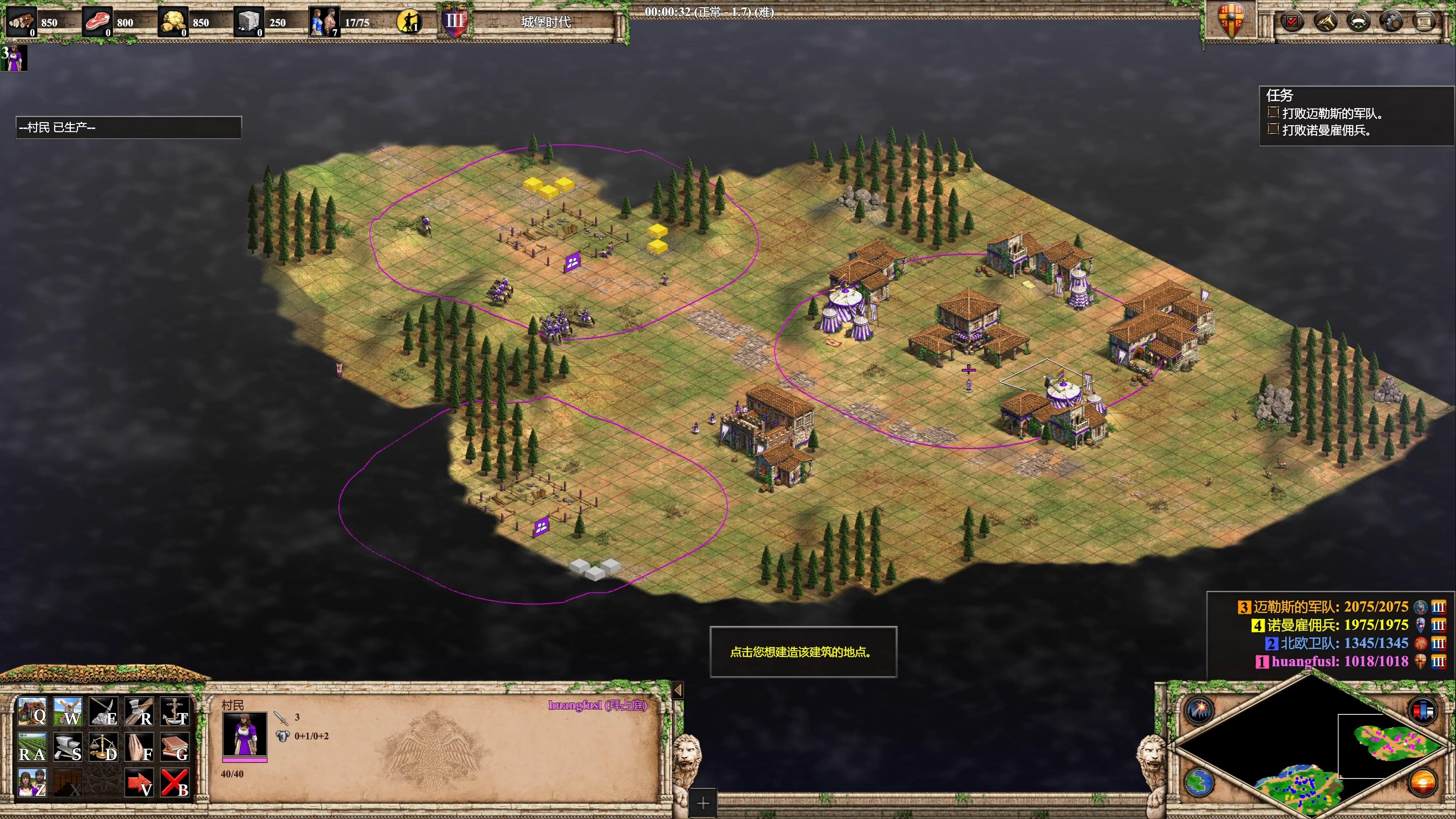
Task: Switch build page with the red arrow
Action: point(139,783)
